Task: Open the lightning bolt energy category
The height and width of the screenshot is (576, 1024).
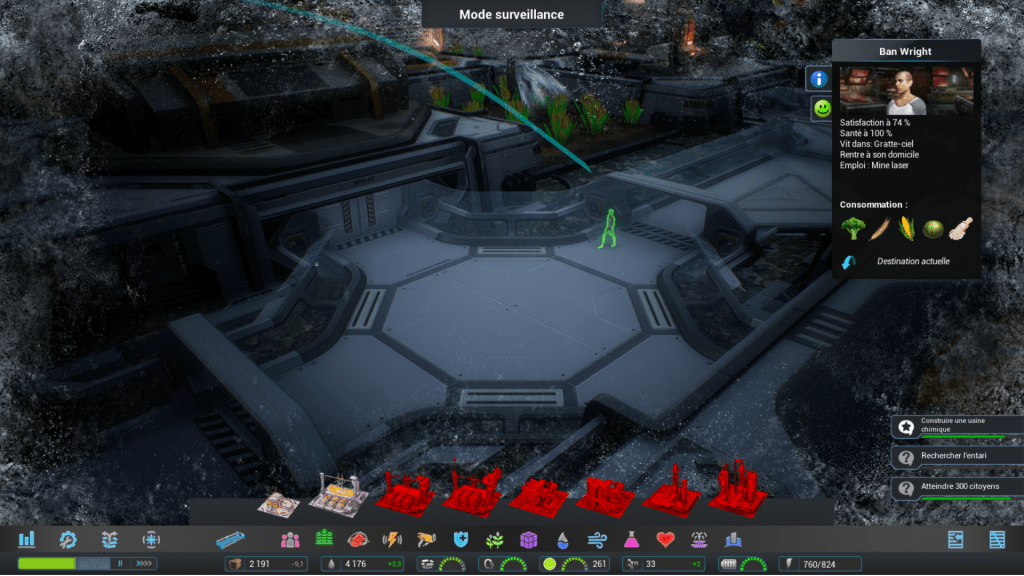Action: pos(392,540)
